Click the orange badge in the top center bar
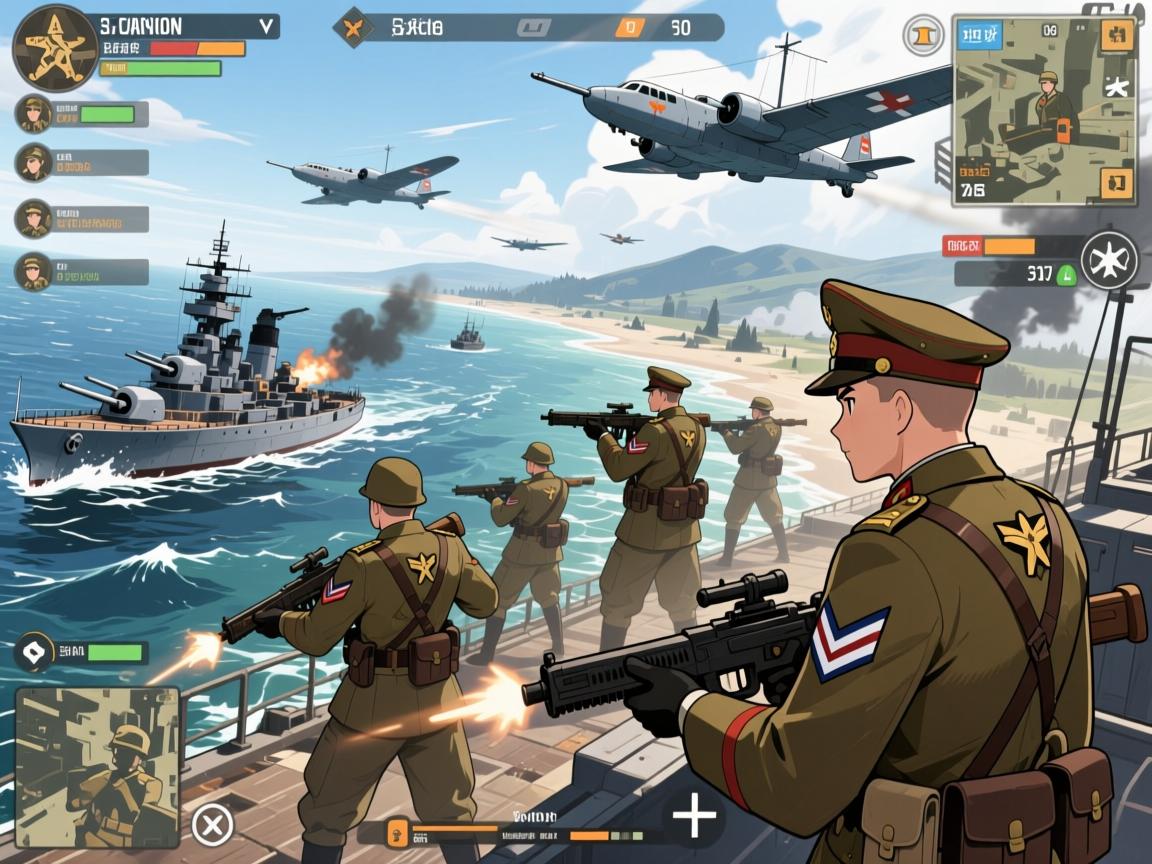The width and height of the screenshot is (1152, 864). point(628,28)
